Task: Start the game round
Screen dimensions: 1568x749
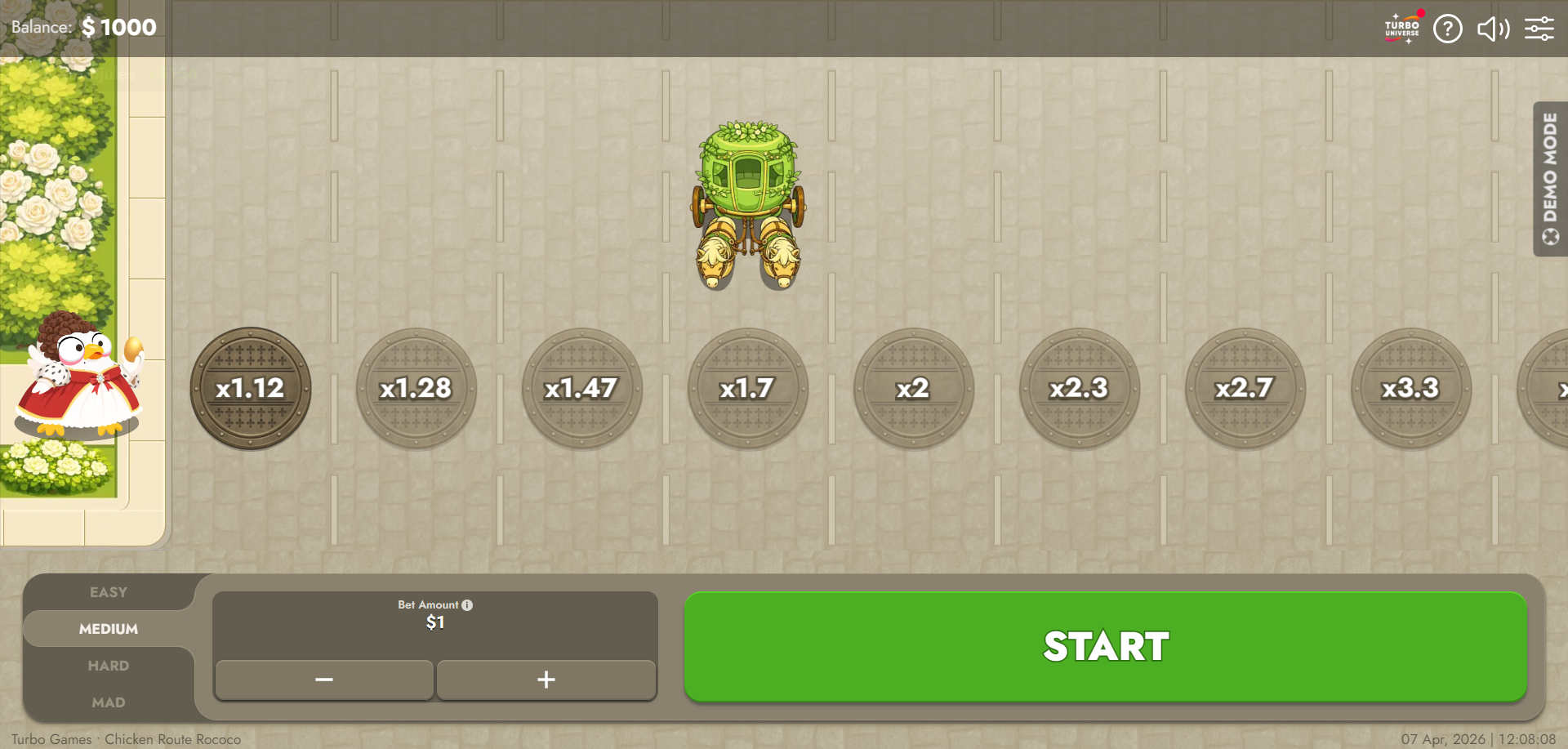Action: tap(1105, 646)
